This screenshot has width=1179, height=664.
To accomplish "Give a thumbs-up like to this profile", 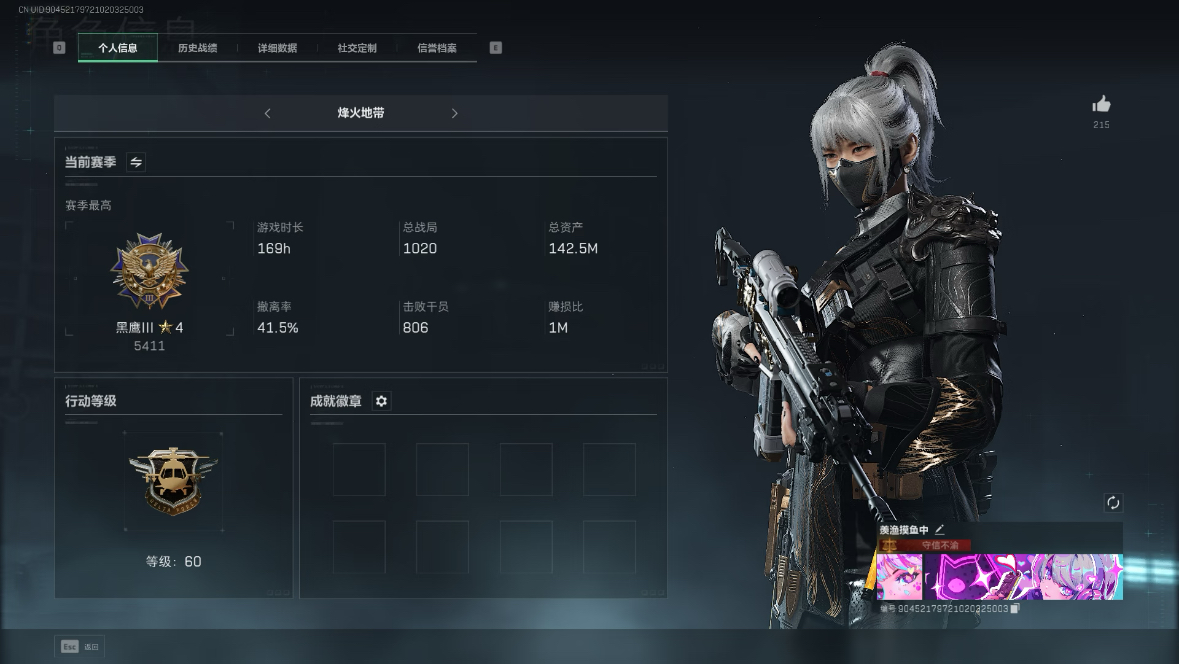I will pos(1101,104).
